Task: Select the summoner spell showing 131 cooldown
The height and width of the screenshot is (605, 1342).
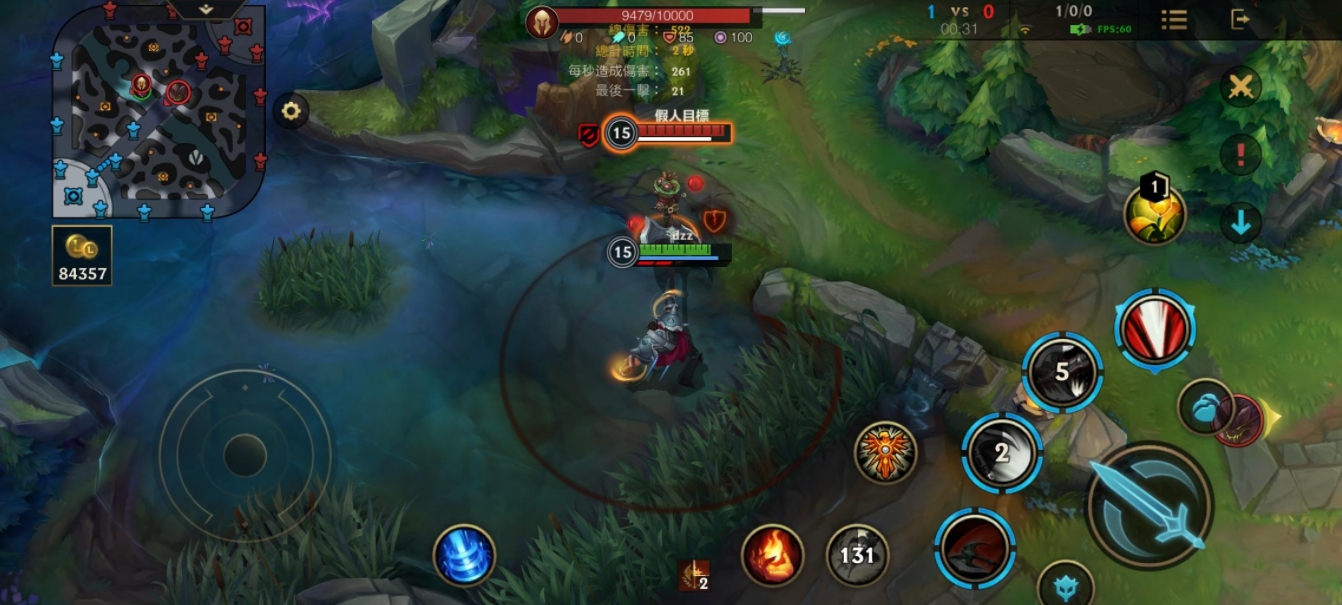Action: [x=857, y=555]
